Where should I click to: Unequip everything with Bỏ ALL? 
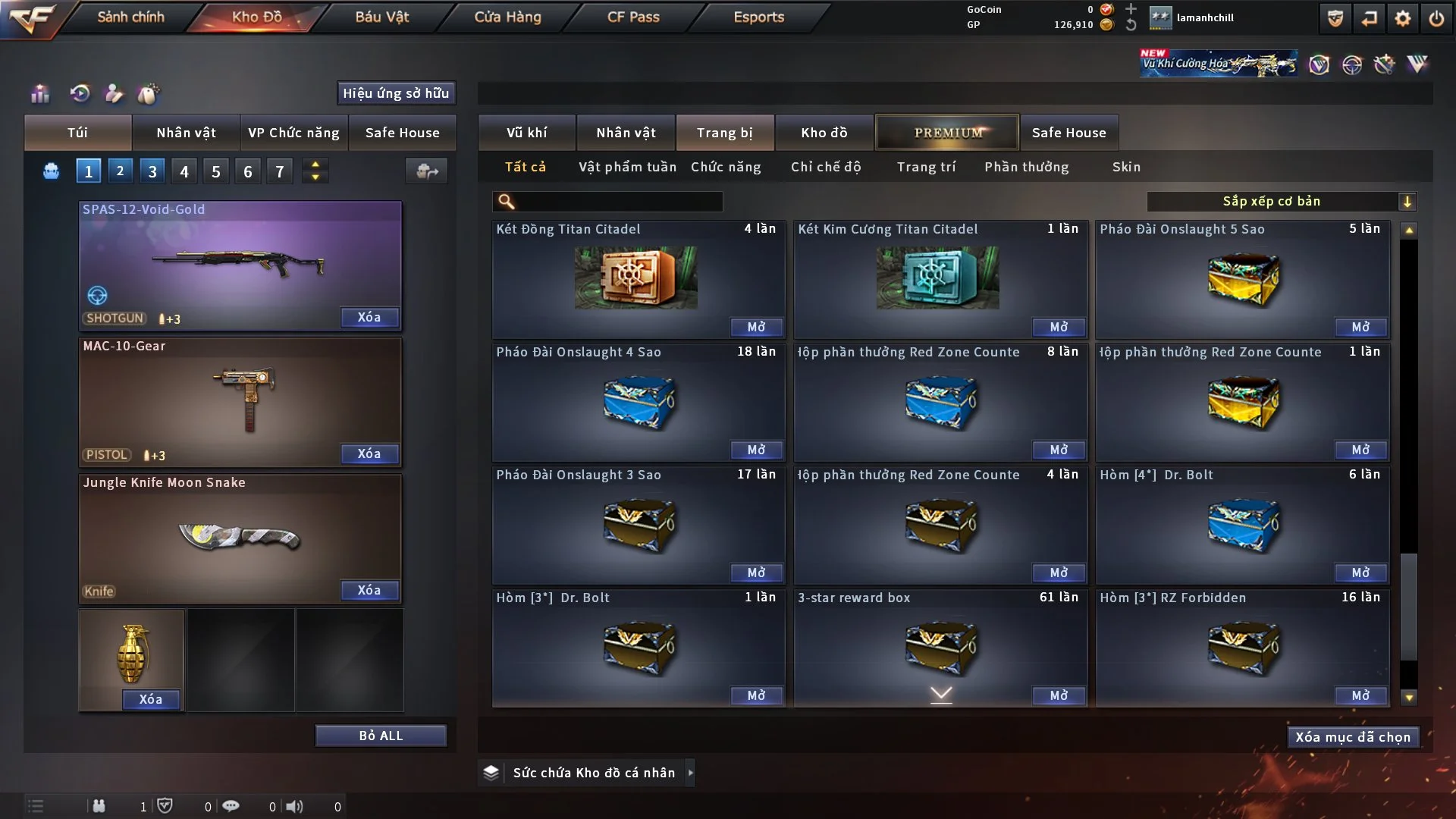tap(381, 736)
